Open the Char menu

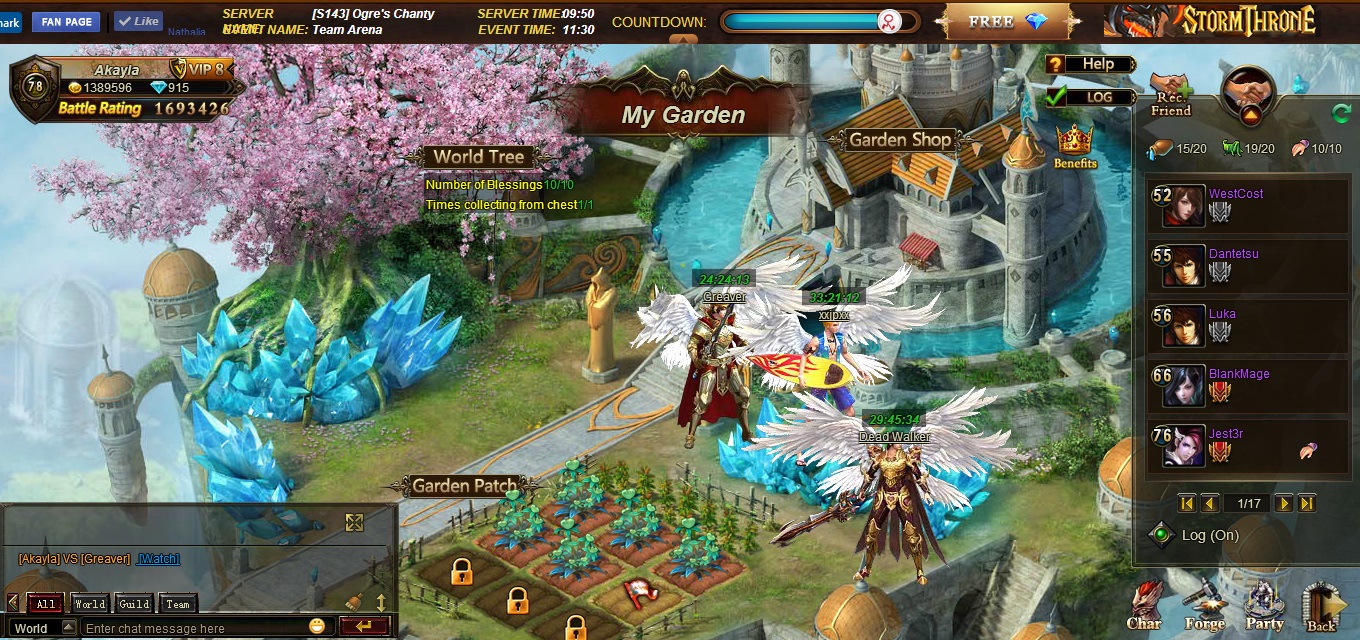1144,606
